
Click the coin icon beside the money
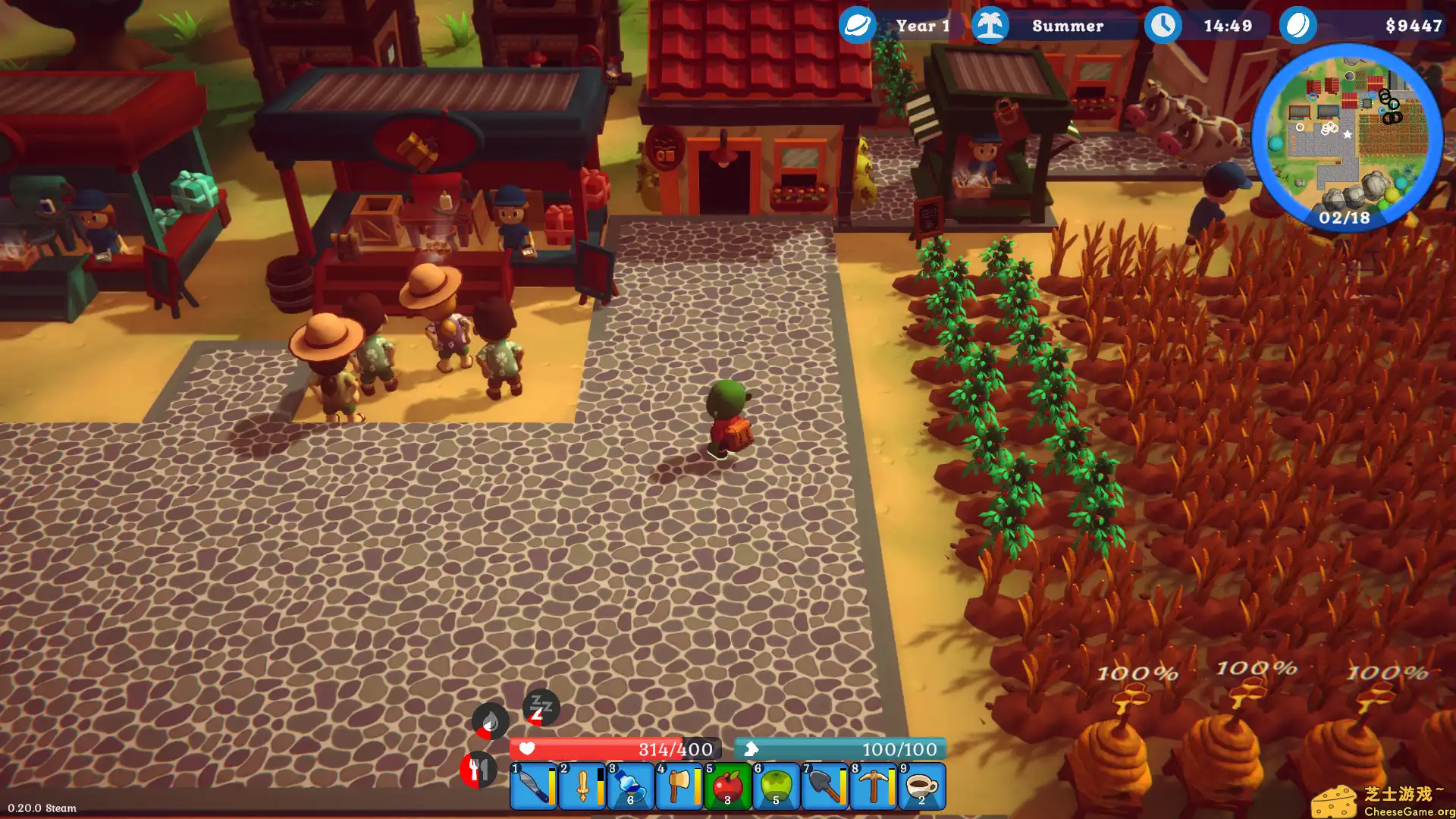[1298, 26]
